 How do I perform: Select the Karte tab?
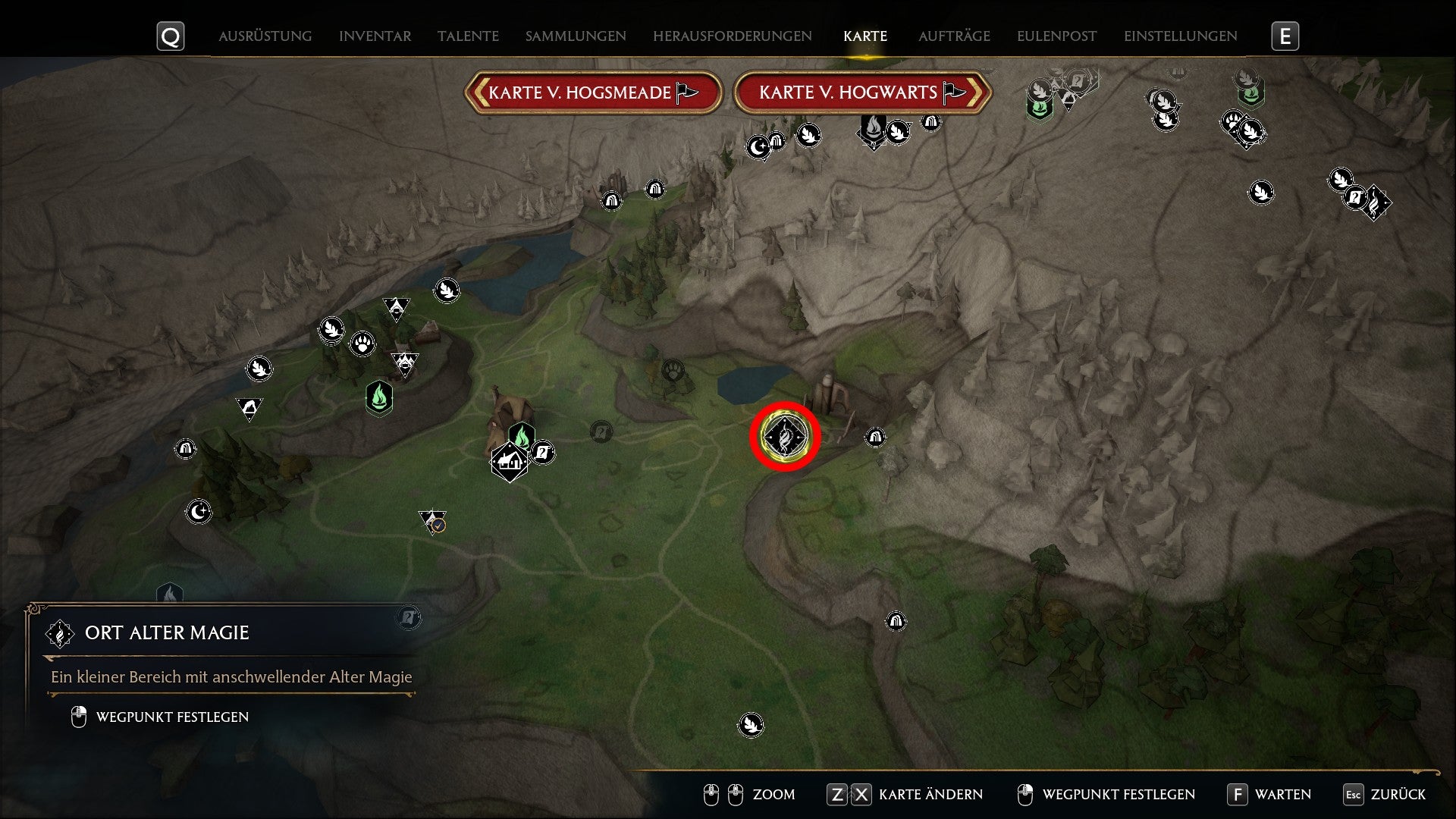click(x=864, y=36)
